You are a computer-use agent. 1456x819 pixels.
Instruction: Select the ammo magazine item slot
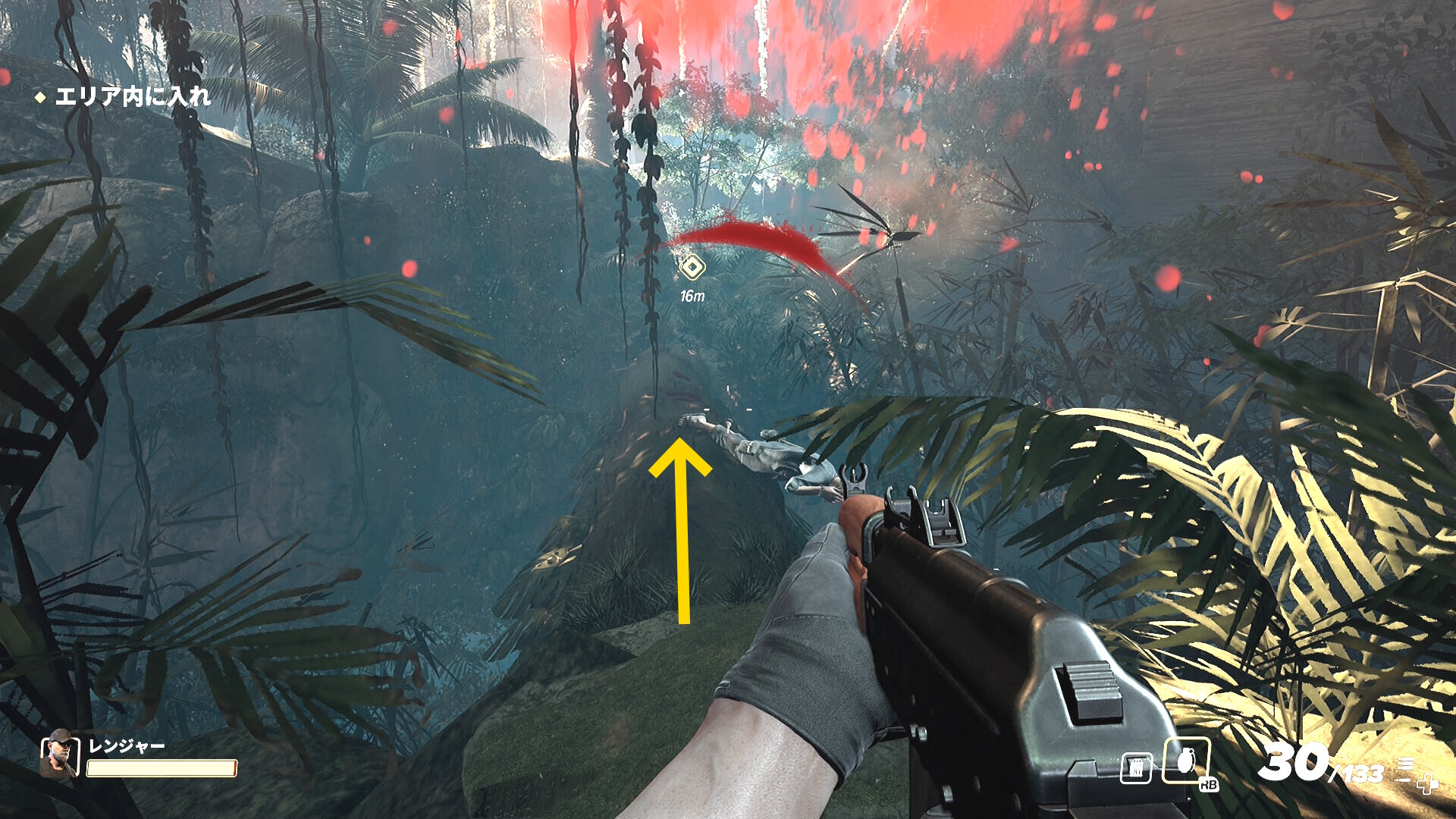[x=1136, y=768]
